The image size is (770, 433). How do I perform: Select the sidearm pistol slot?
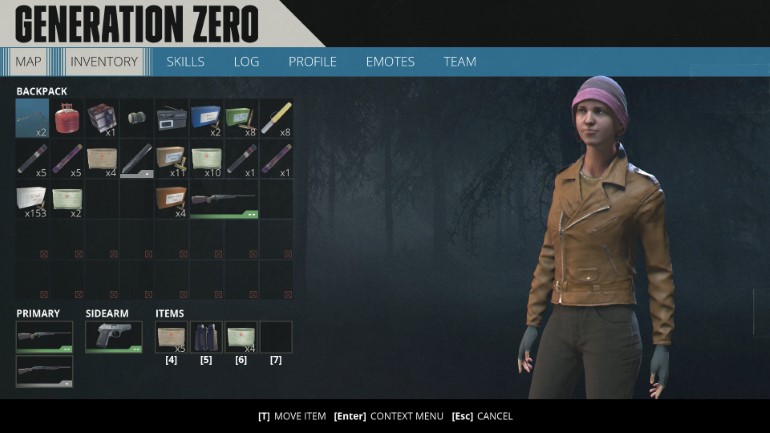[x=112, y=336]
